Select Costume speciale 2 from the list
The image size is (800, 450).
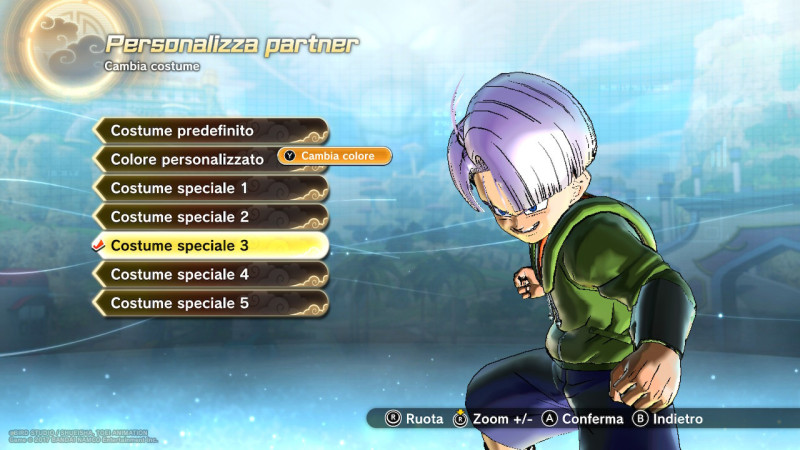click(211, 217)
